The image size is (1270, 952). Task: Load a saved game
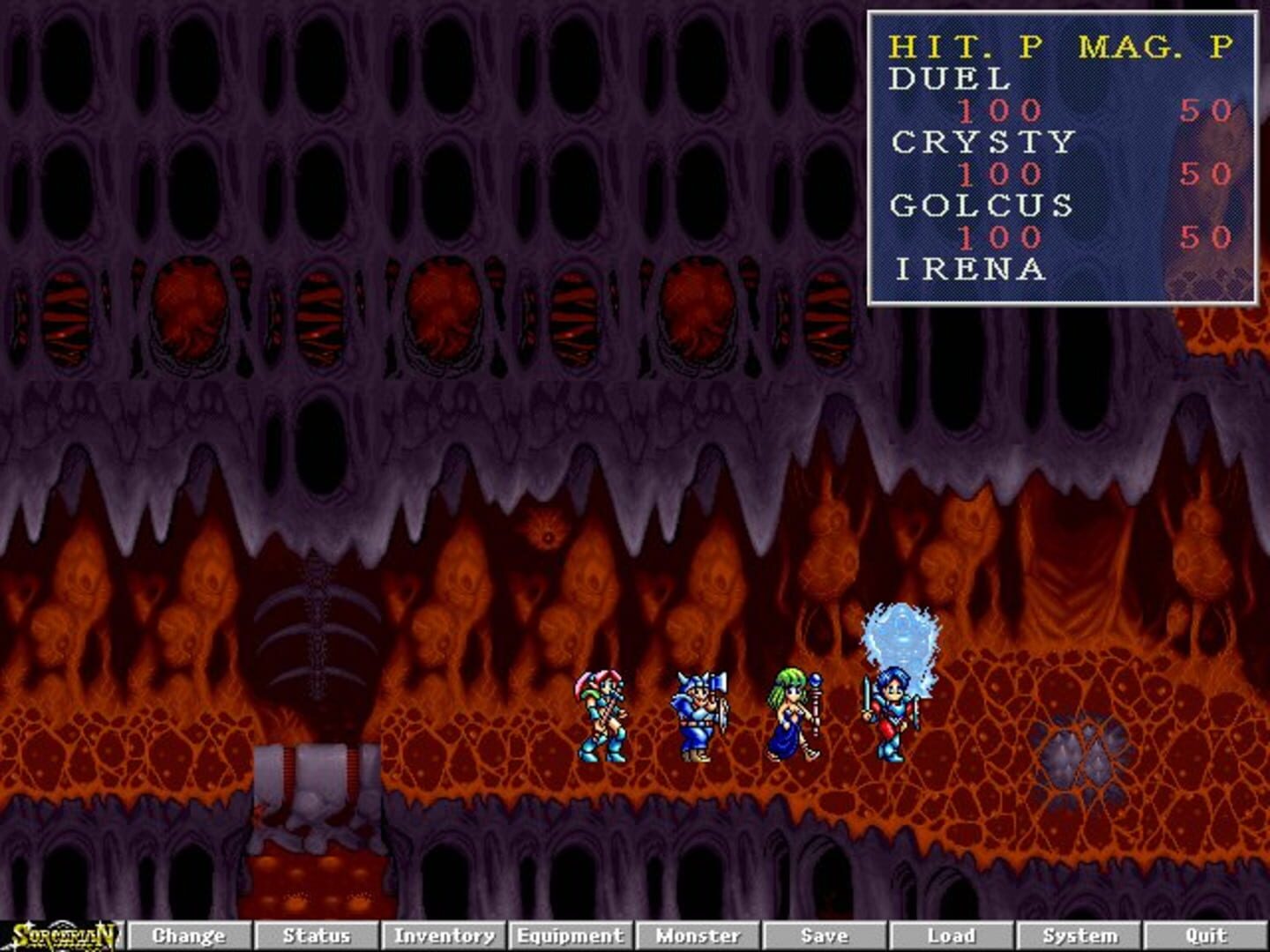click(950, 935)
